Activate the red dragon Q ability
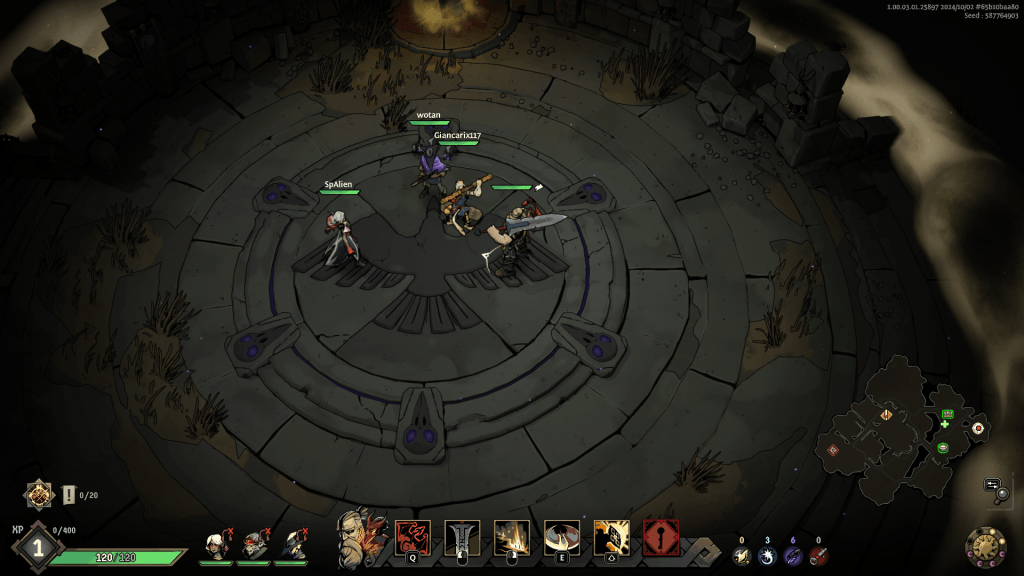 point(412,537)
